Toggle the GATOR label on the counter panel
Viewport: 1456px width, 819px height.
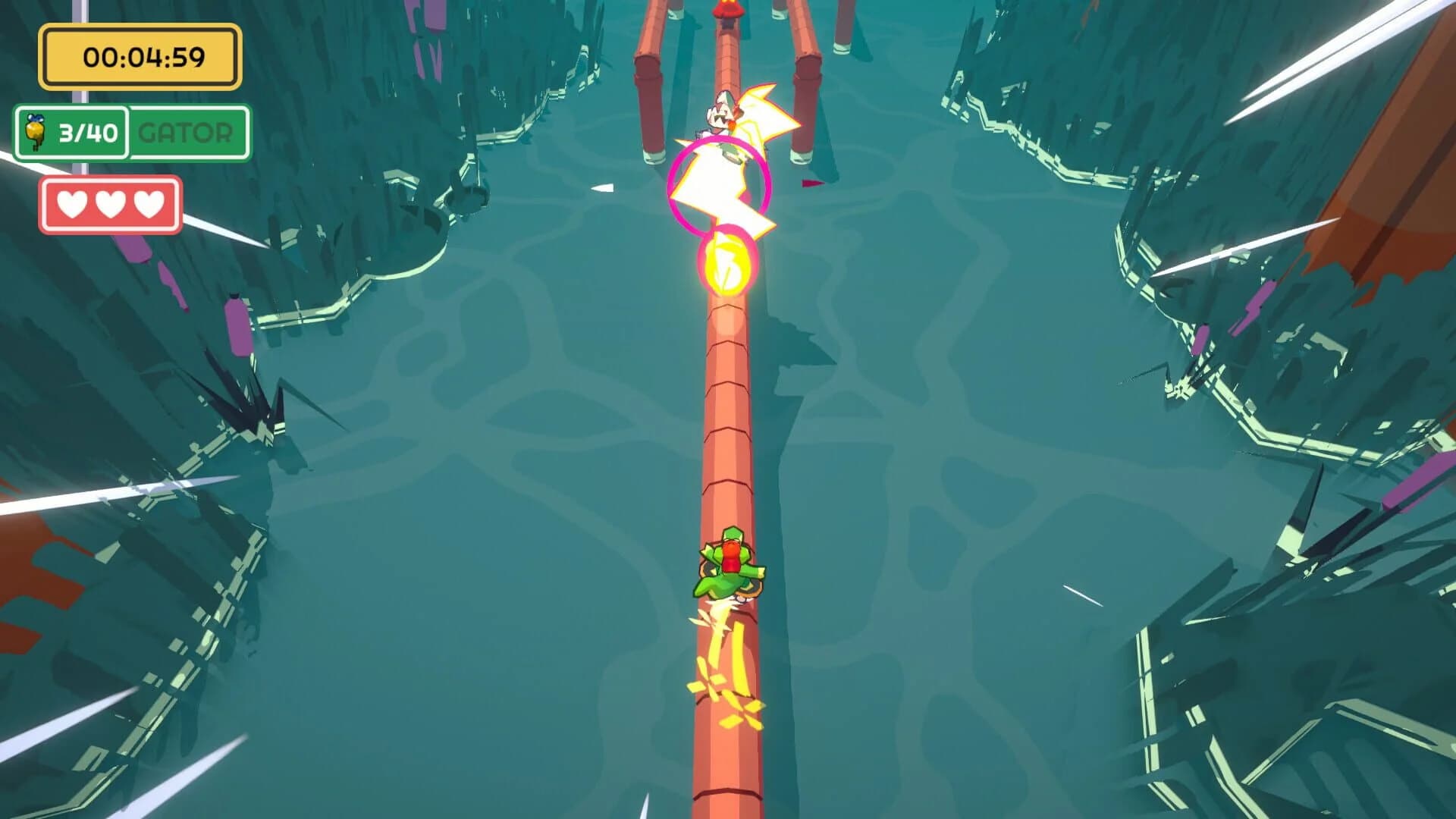pyautogui.click(x=184, y=133)
